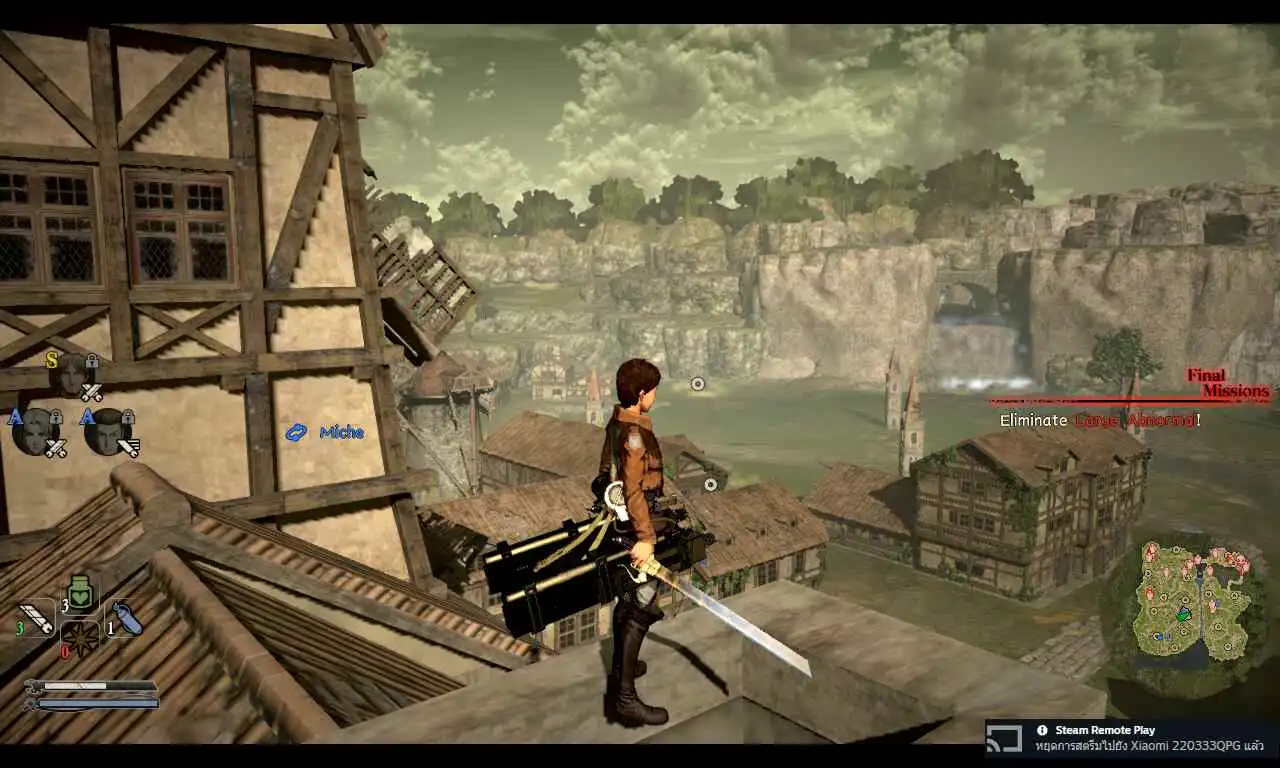Click the Miche ally link marker
This screenshot has width=1280, height=768.
click(326, 433)
